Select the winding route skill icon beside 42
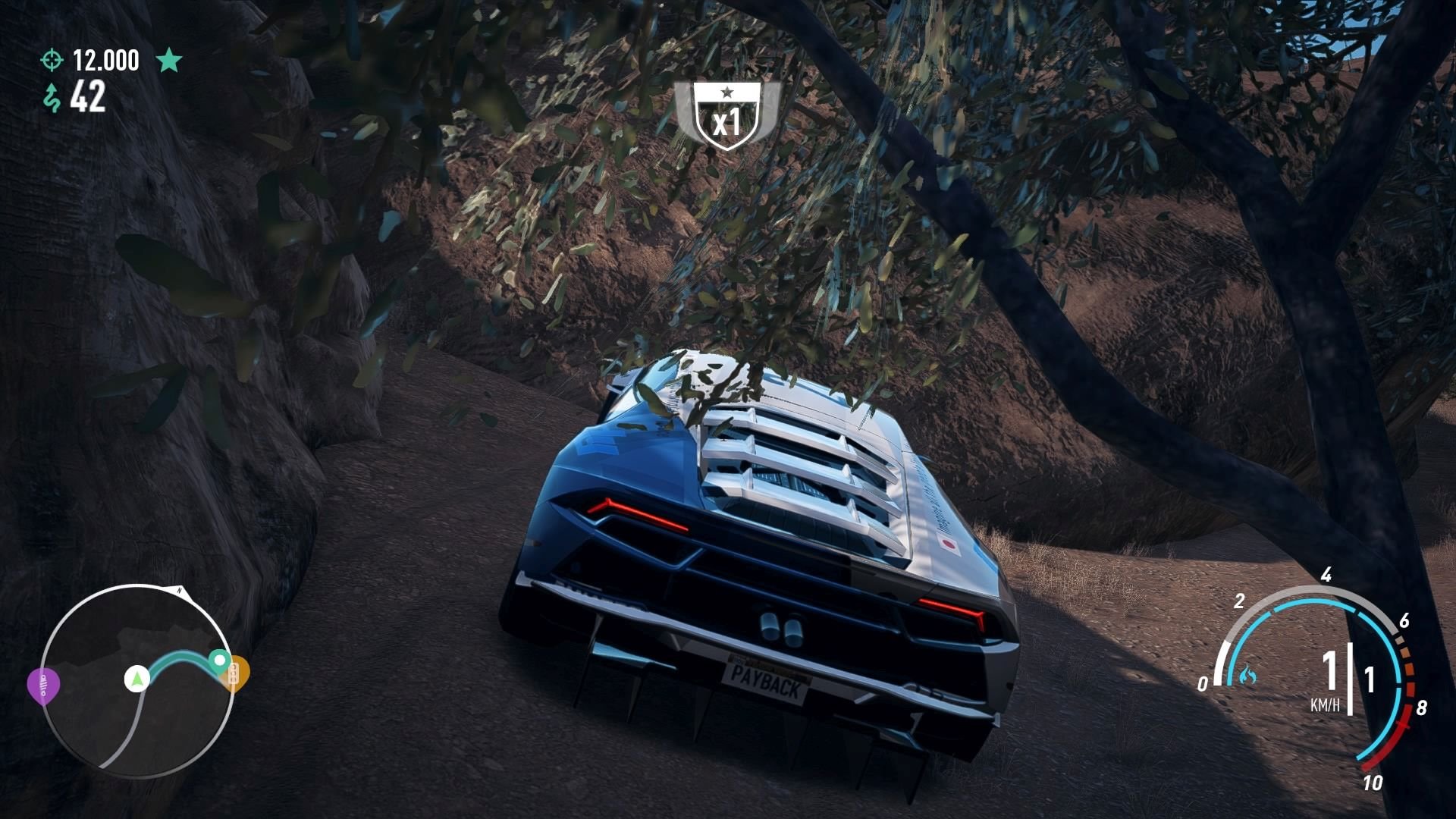 tap(52, 97)
